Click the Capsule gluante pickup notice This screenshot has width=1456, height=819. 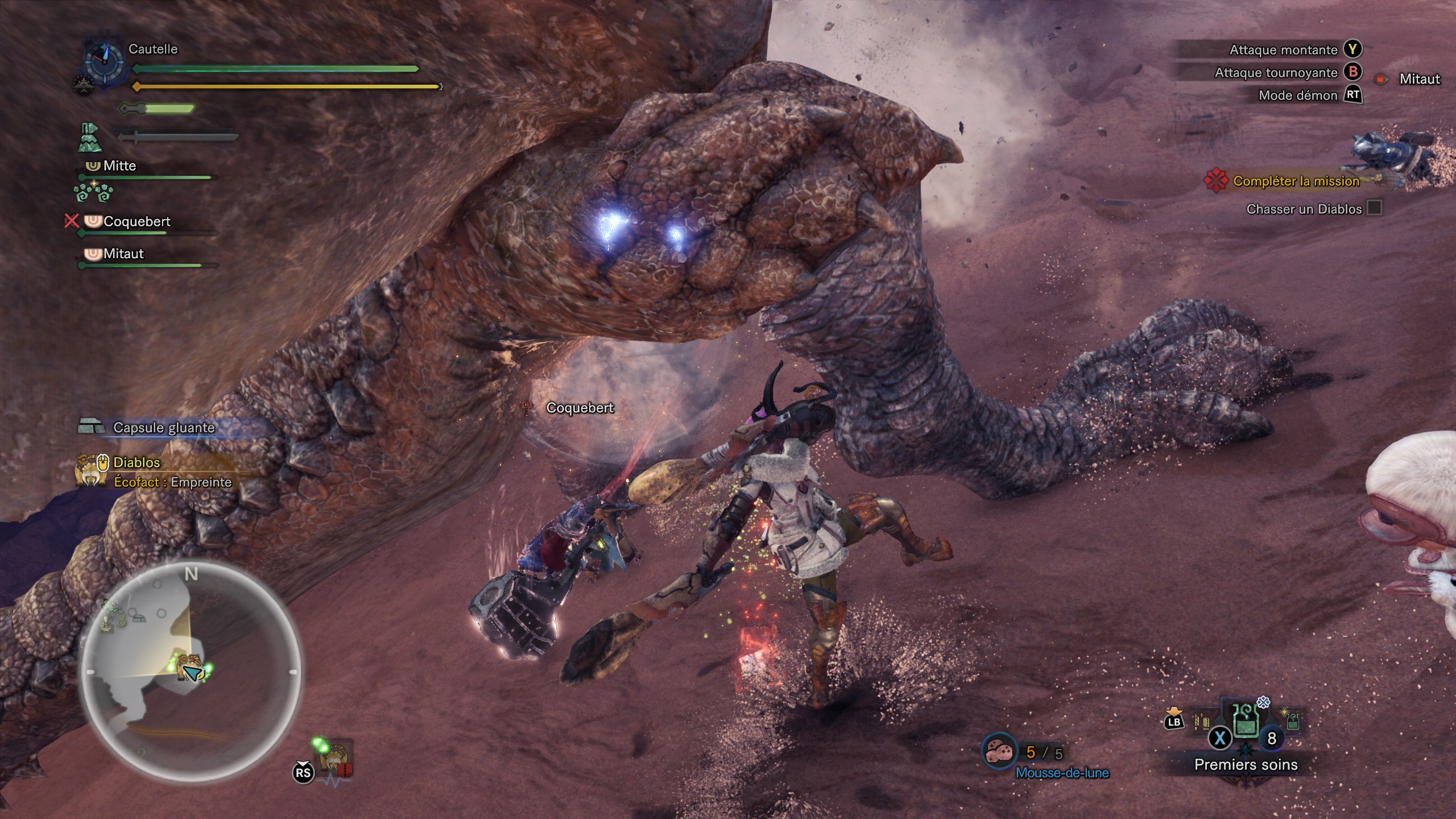[x=163, y=428]
